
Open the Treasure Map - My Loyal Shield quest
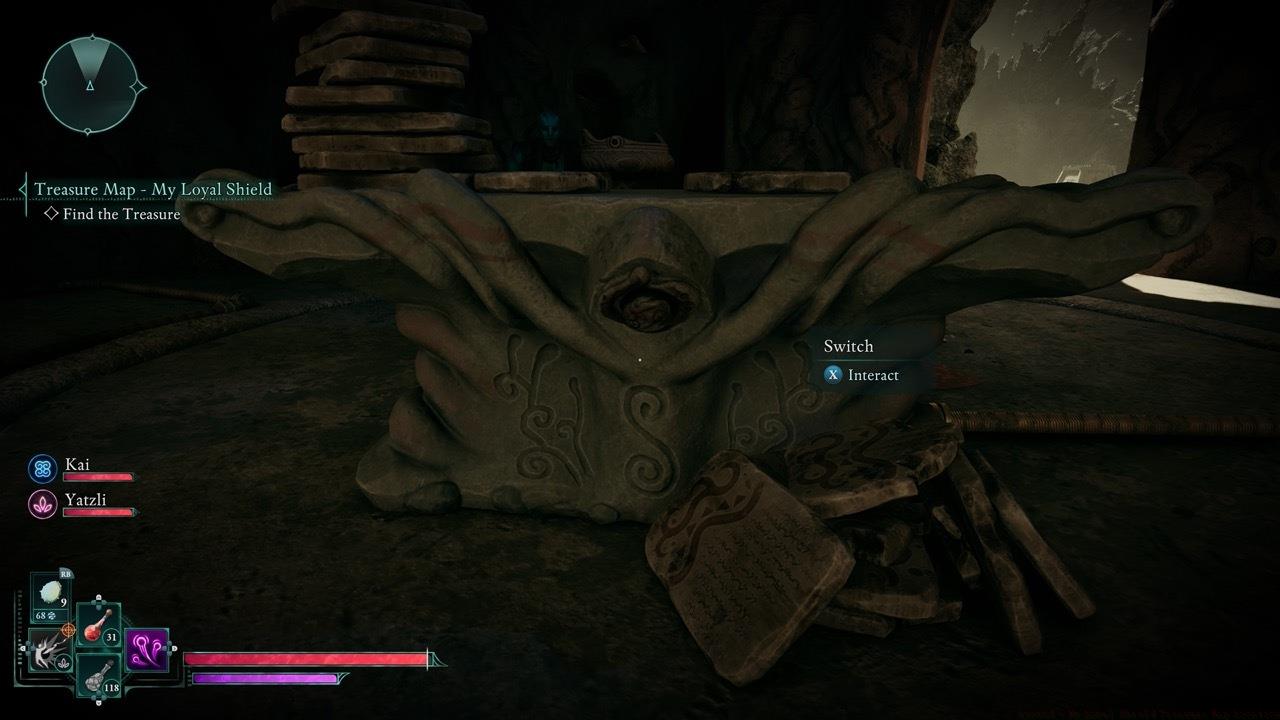153,189
